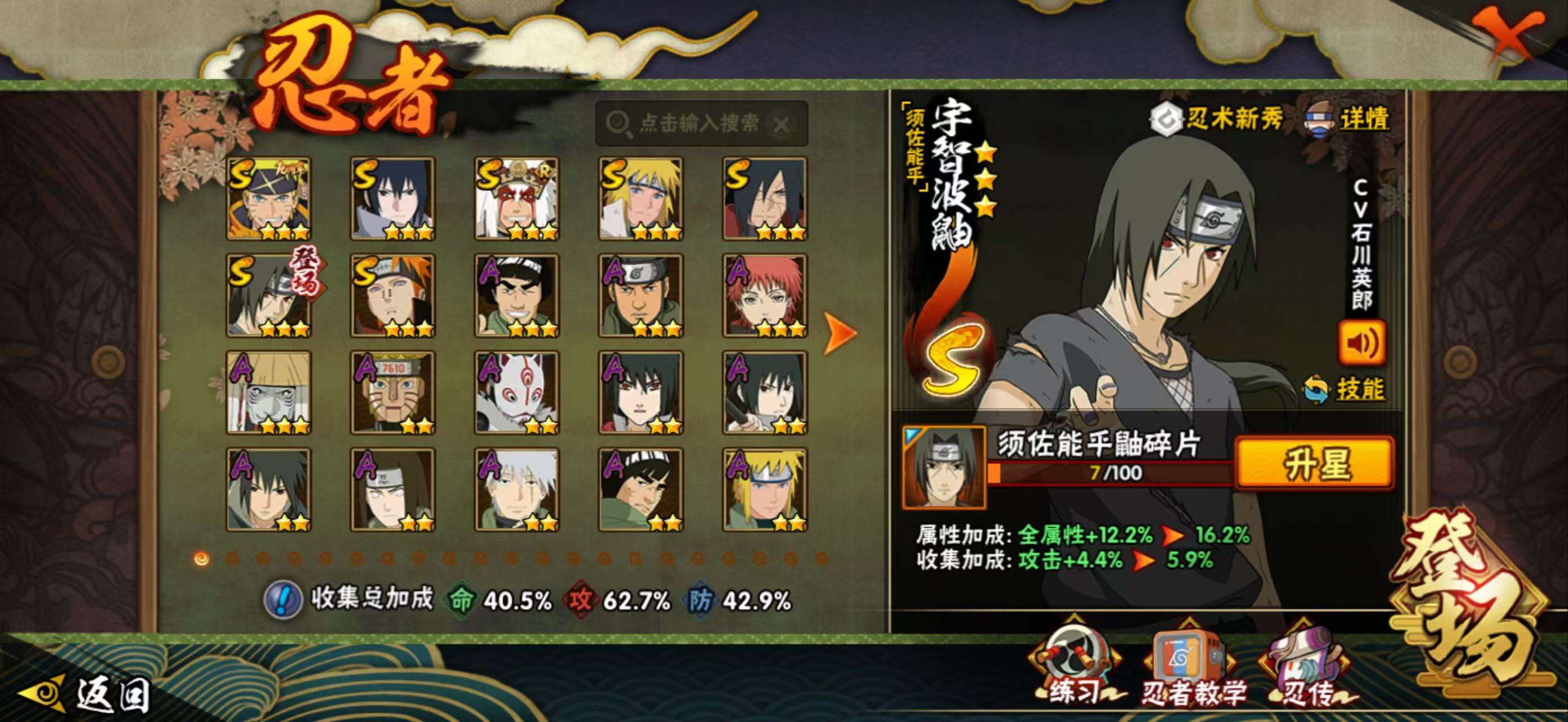The height and width of the screenshot is (722, 1568).
Task: Switch to the 技能 skills view
Action: click(1359, 389)
